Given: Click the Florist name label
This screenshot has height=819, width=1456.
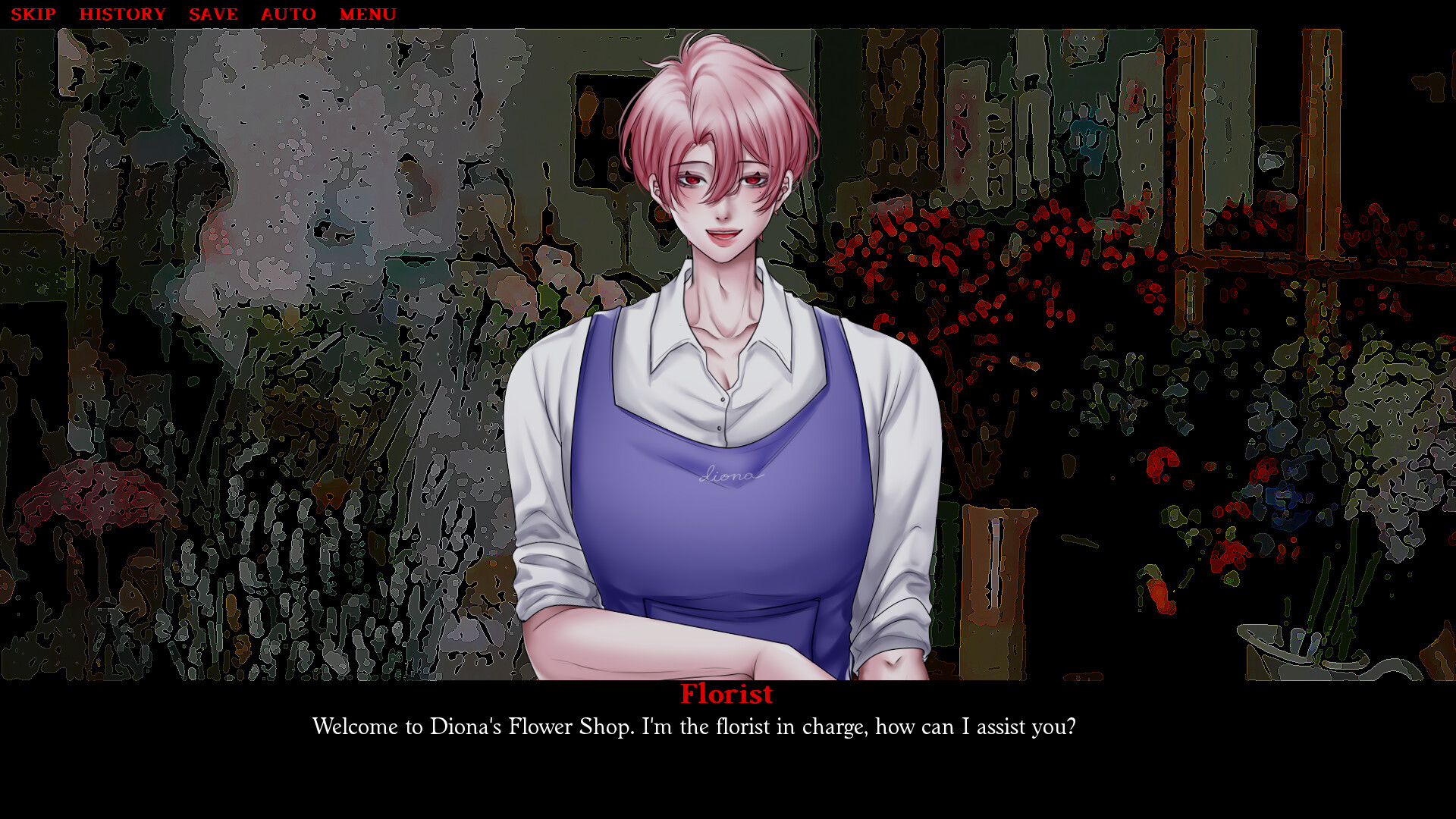Looking at the screenshot, I should point(726,694).
